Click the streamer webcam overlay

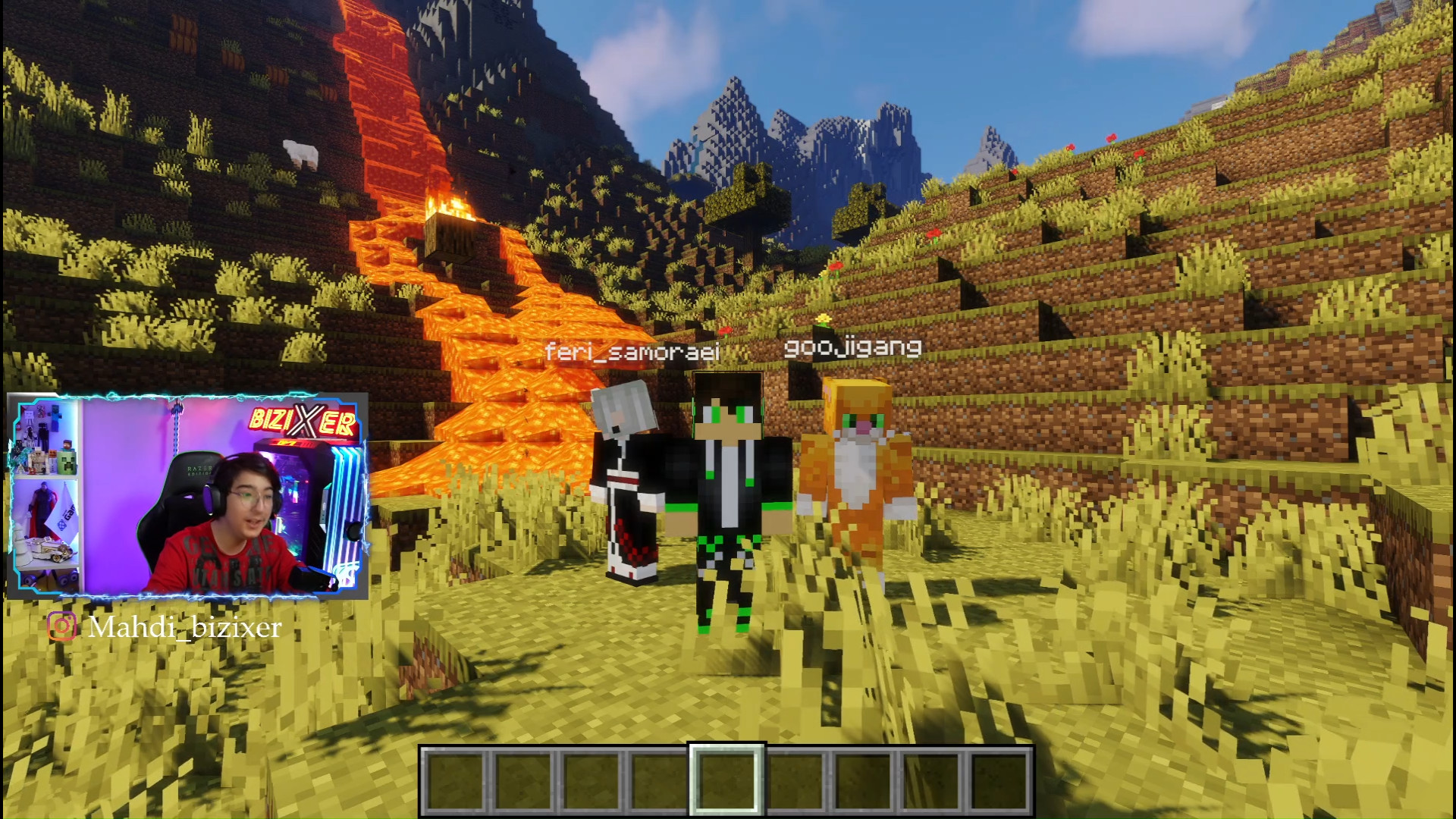pos(187,495)
